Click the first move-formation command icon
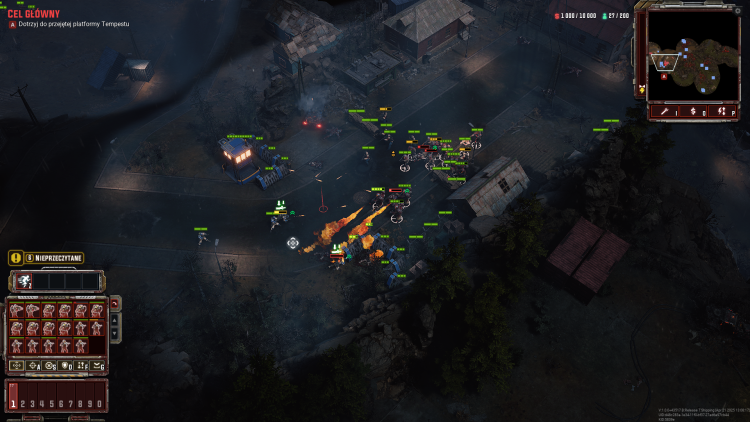Screen dimensions: 750x422 pyautogui.click(x=17, y=366)
